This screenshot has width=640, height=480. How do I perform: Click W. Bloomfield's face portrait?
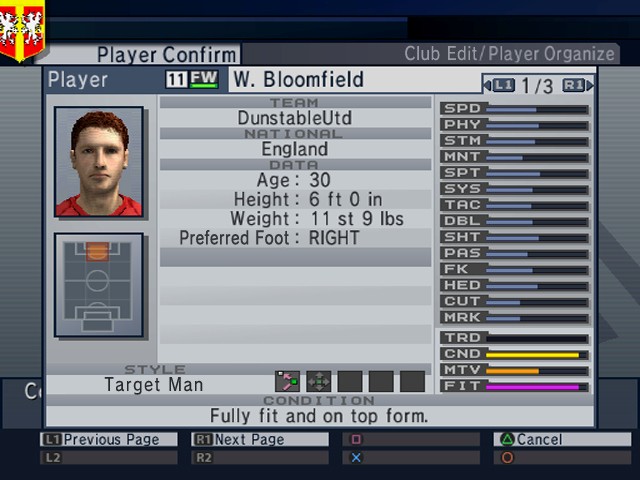pos(98,163)
